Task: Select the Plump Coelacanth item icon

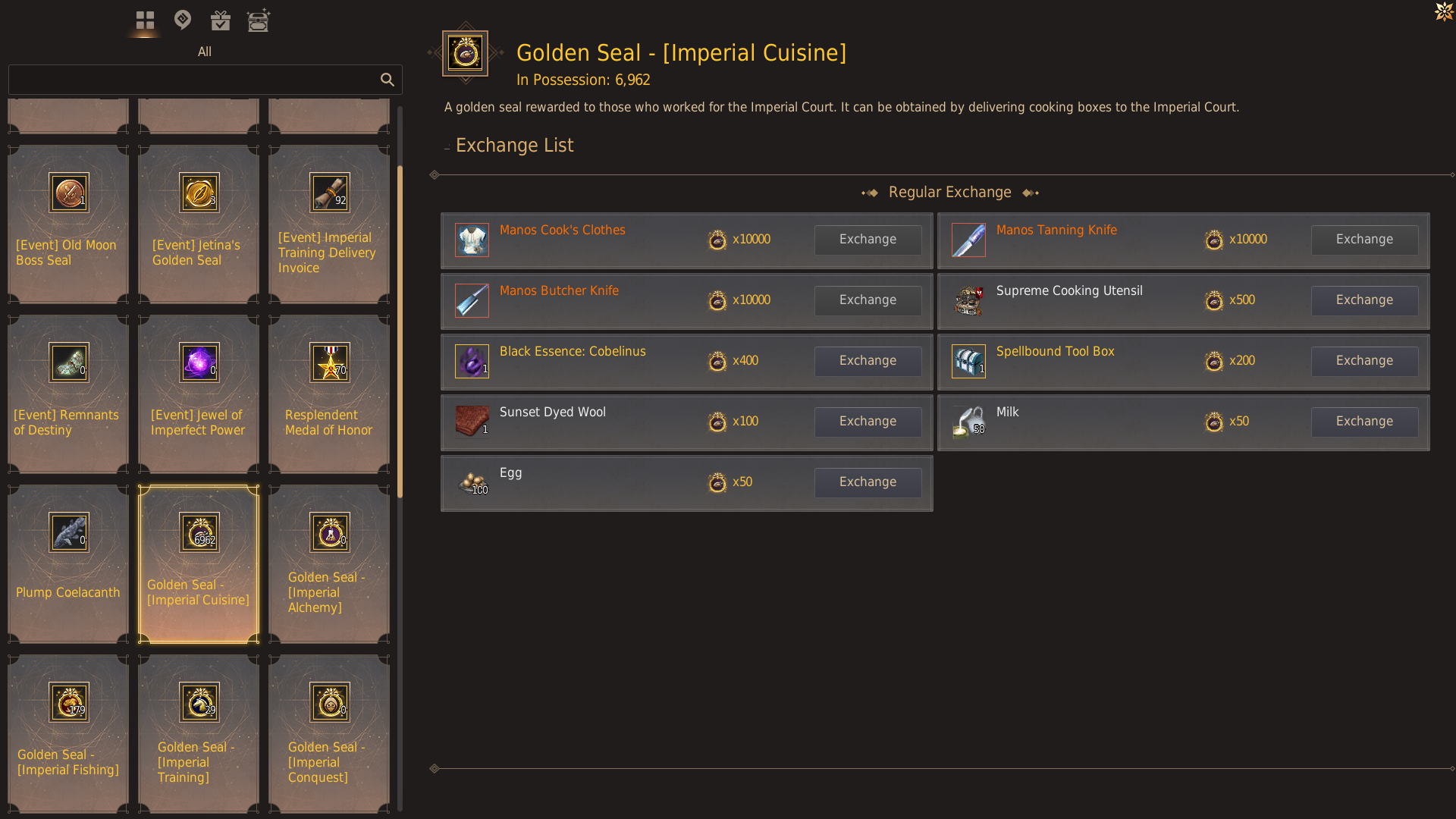Action: [67, 532]
